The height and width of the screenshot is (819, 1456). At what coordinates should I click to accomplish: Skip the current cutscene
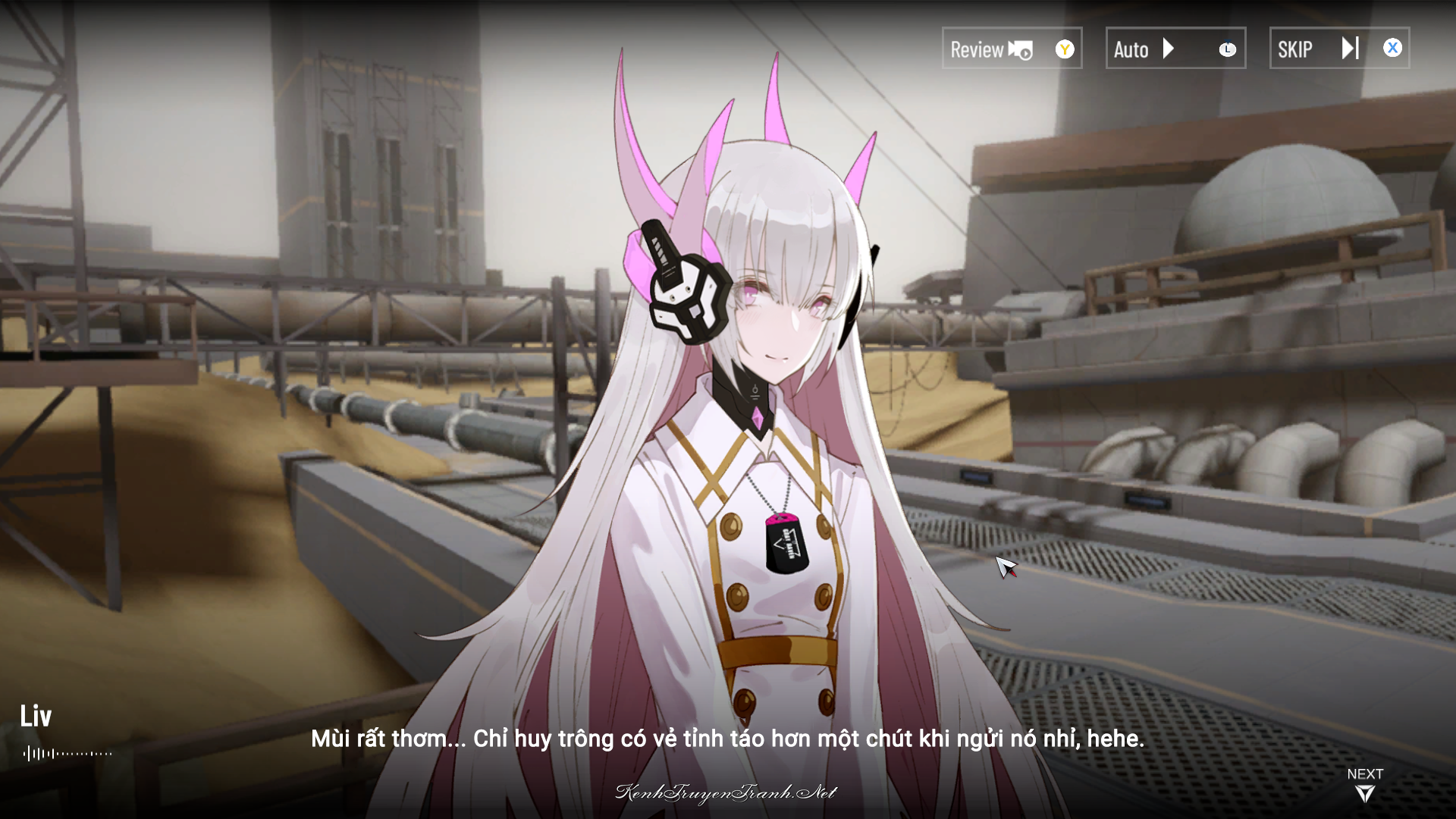[x=1338, y=49]
